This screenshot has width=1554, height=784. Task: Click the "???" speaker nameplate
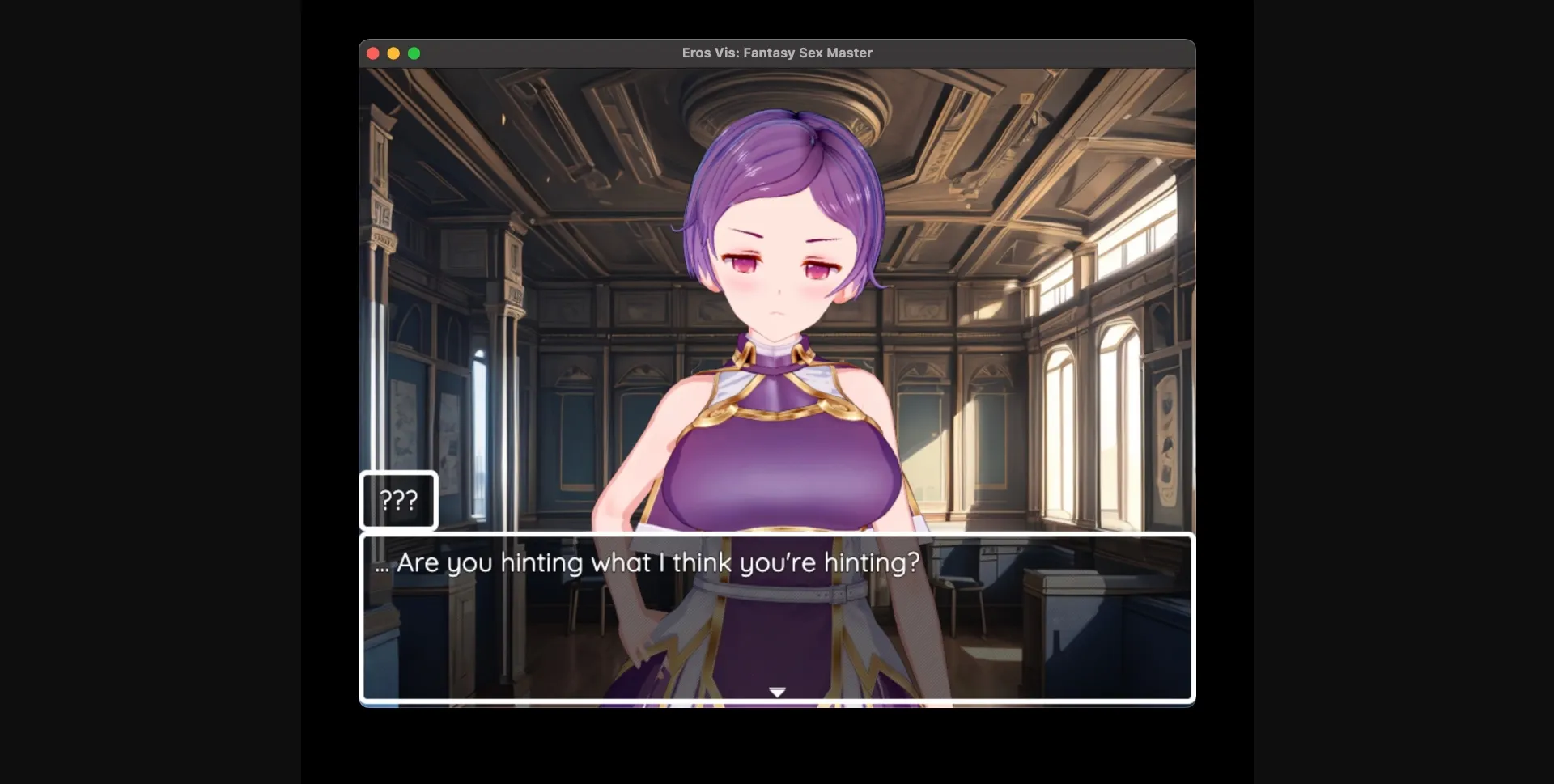[398, 500]
